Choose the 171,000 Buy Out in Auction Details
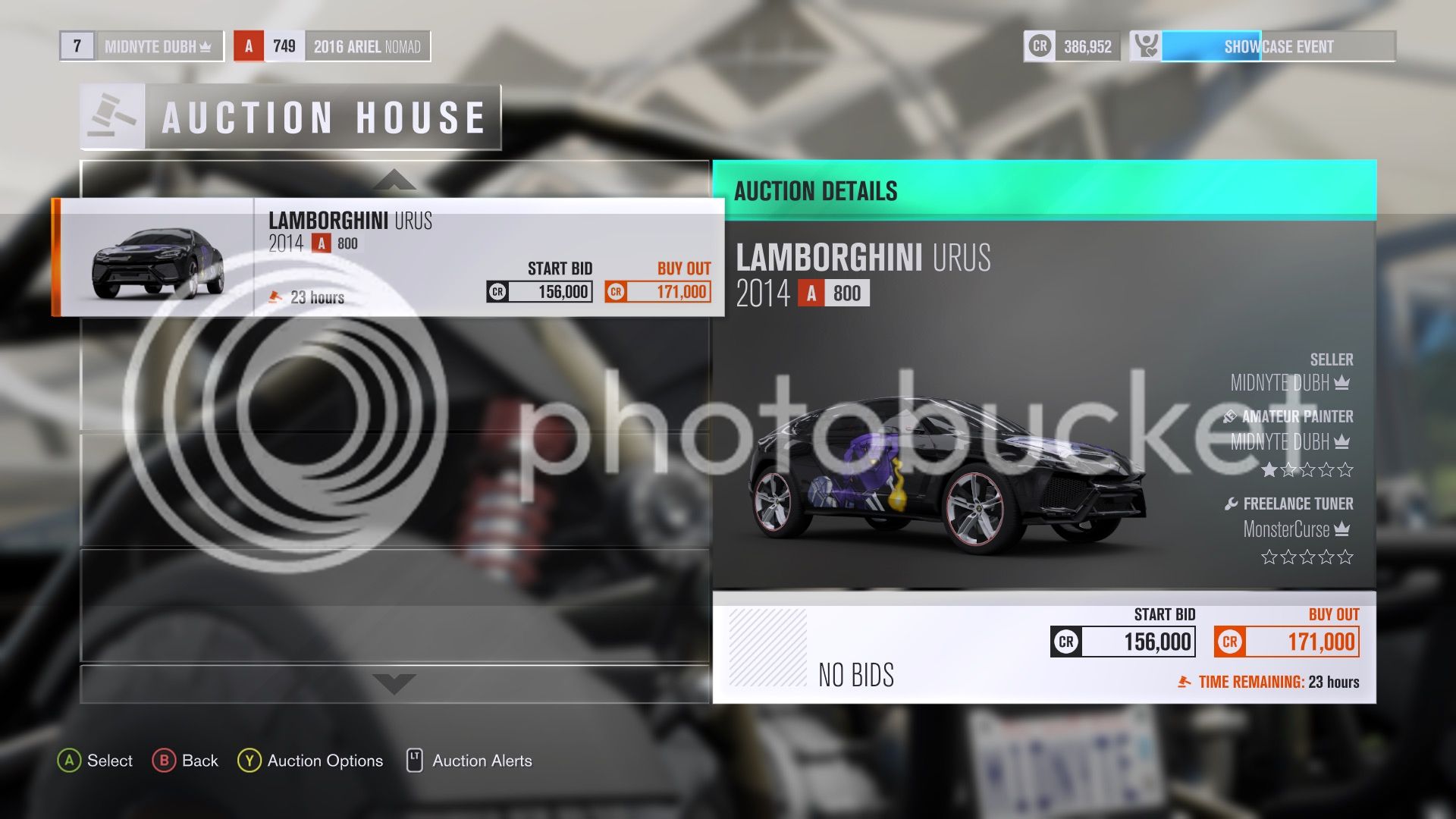 pos(1286,642)
